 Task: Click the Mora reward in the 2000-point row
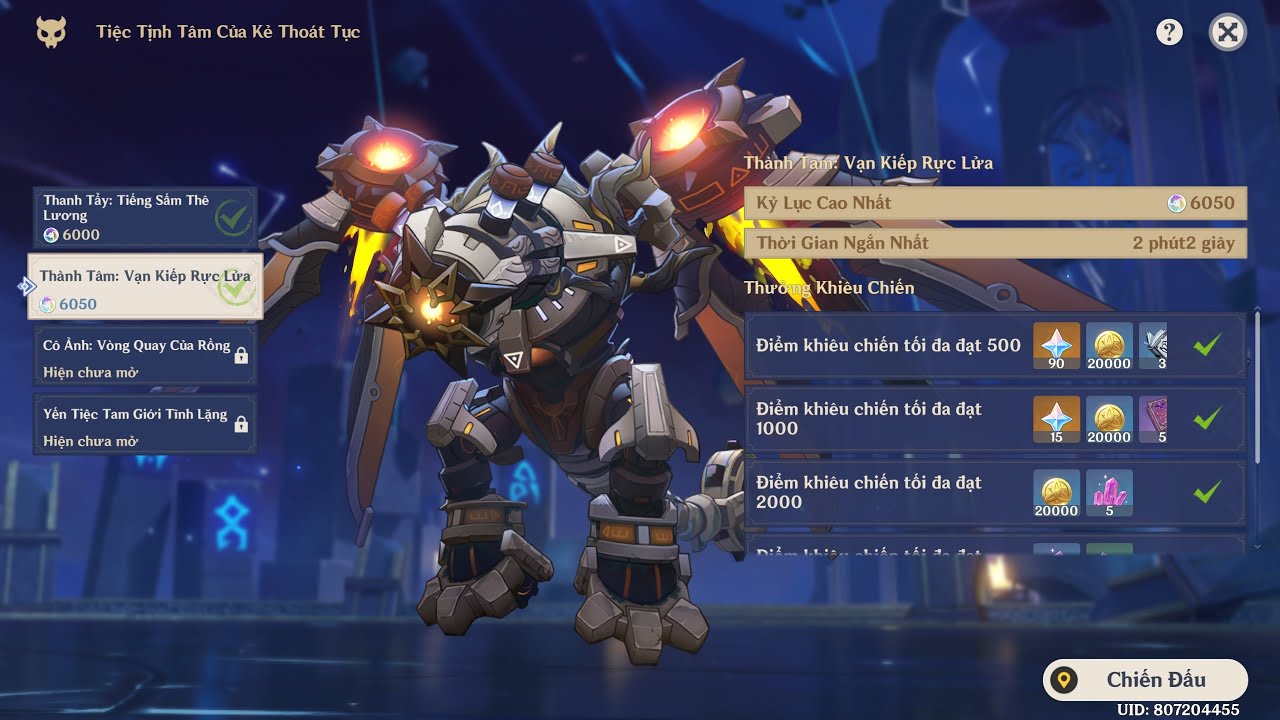point(1056,493)
